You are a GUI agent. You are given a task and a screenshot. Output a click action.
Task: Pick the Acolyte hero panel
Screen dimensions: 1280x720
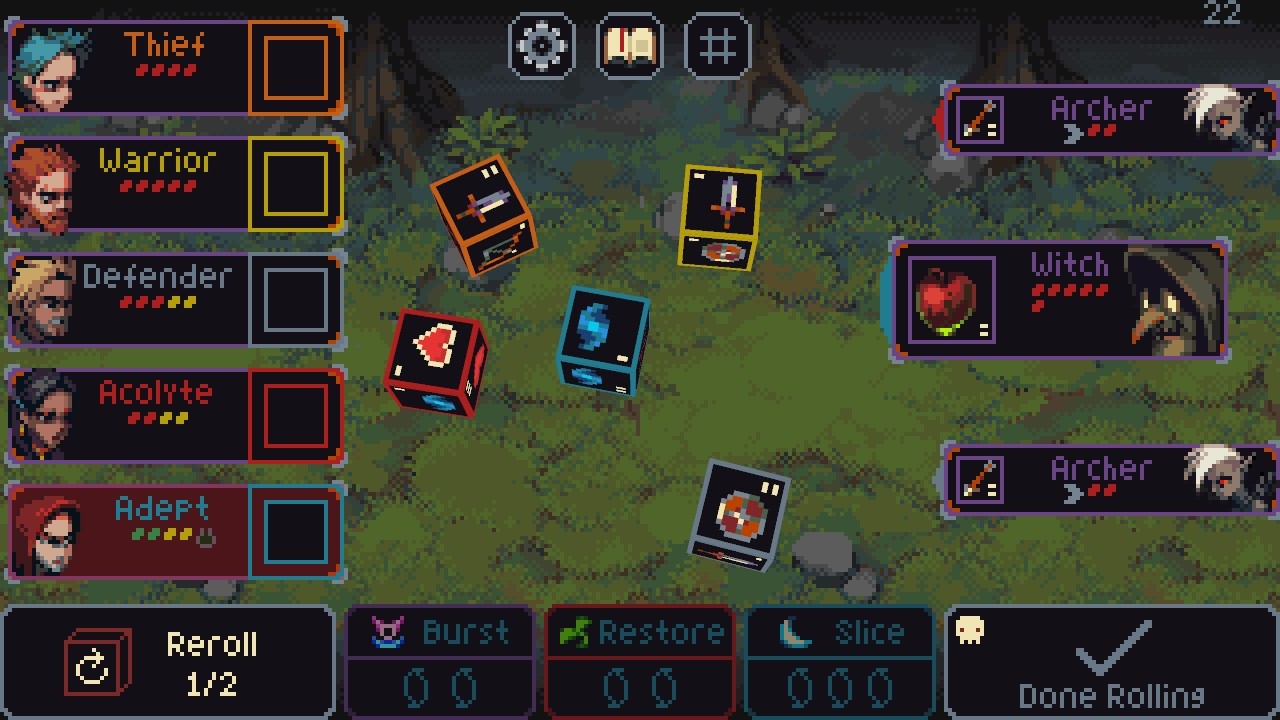coord(130,415)
